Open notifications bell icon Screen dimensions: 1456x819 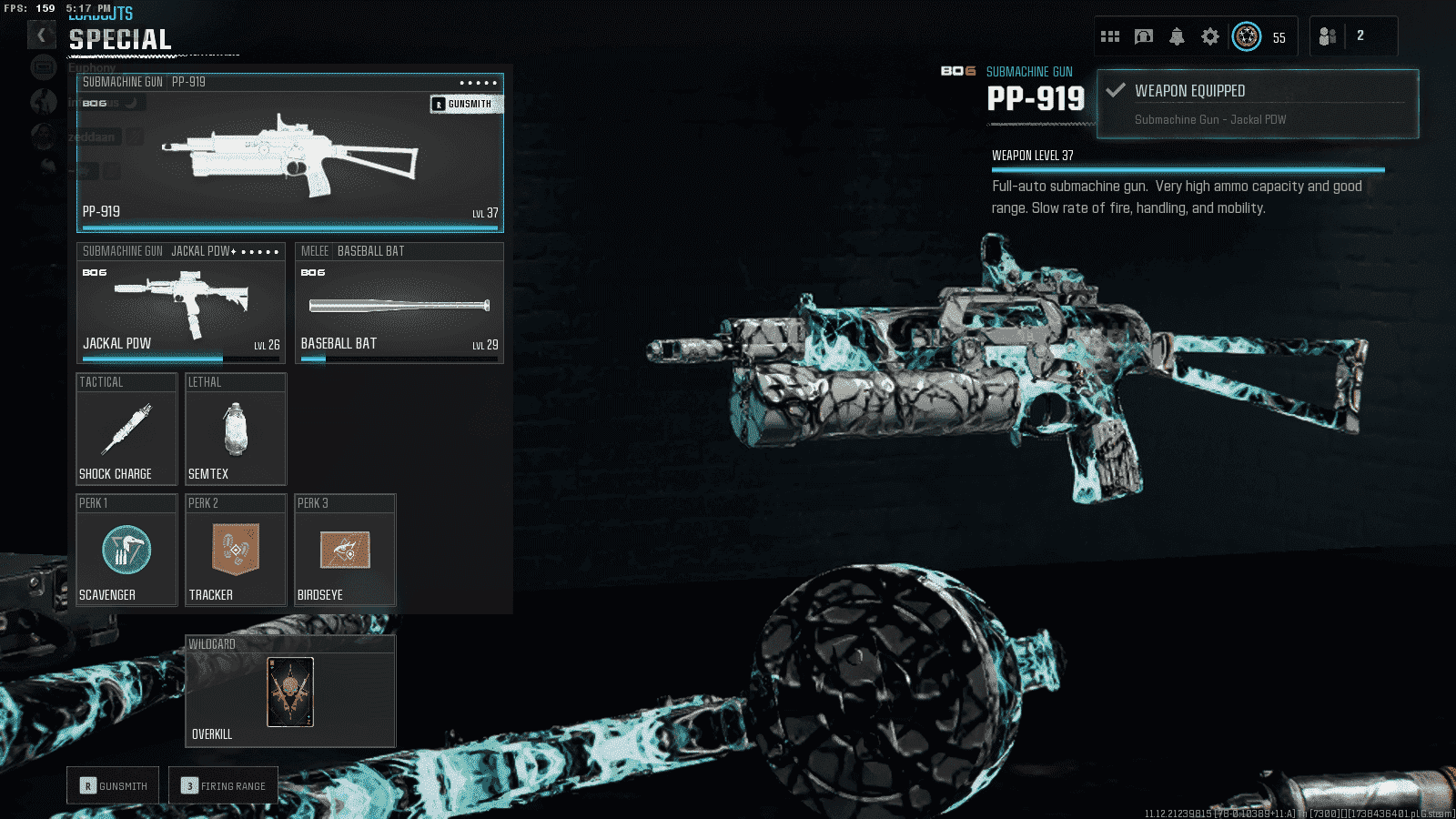pyautogui.click(x=1177, y=36)
